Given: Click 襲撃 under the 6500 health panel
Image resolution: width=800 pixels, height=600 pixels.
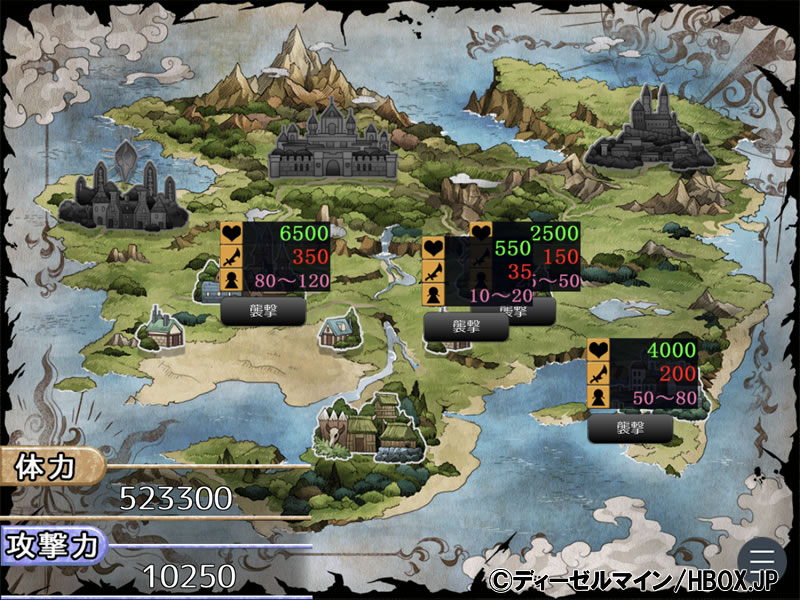Looking at the screenshot, I should pyautogui.click(x=263, y=310).
